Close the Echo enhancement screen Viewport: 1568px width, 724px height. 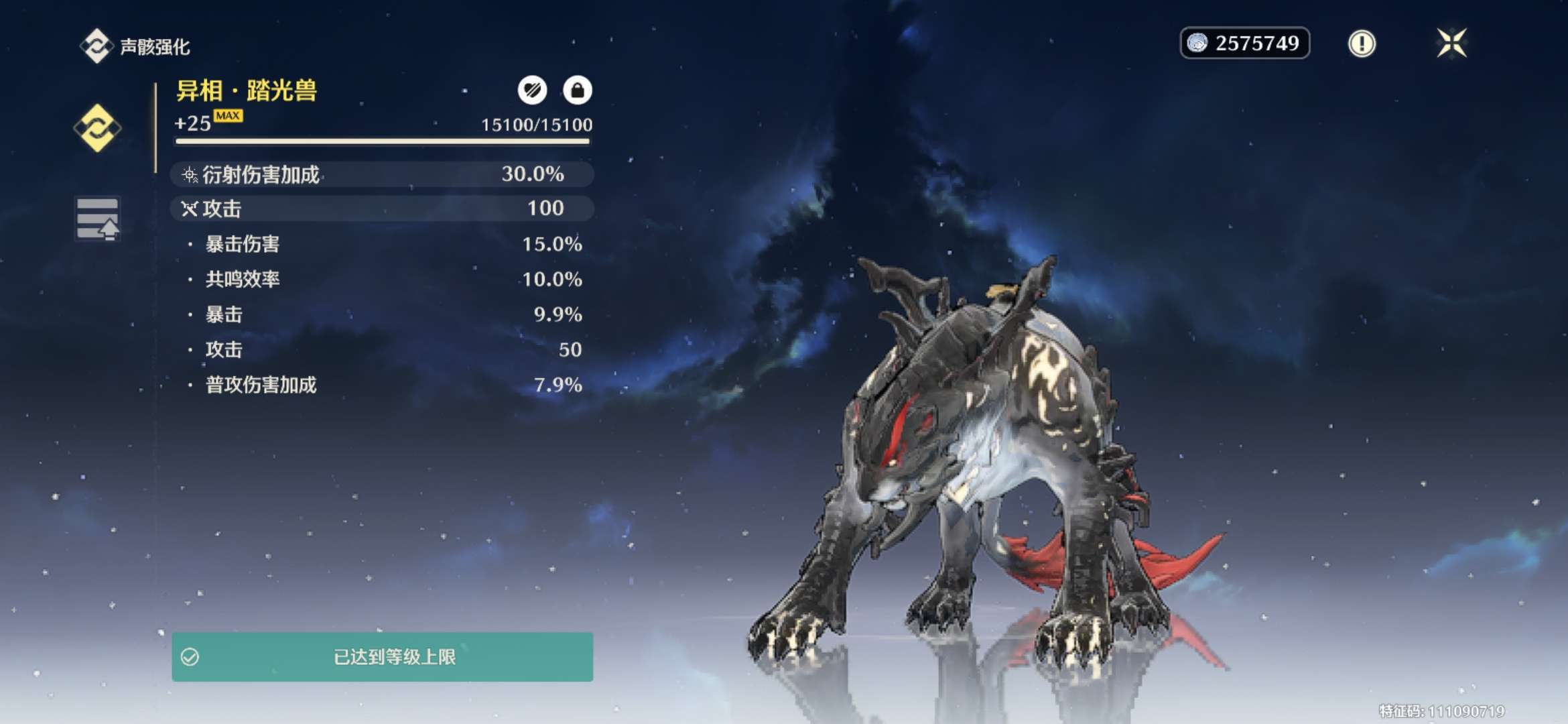(x=1451, y=44)
